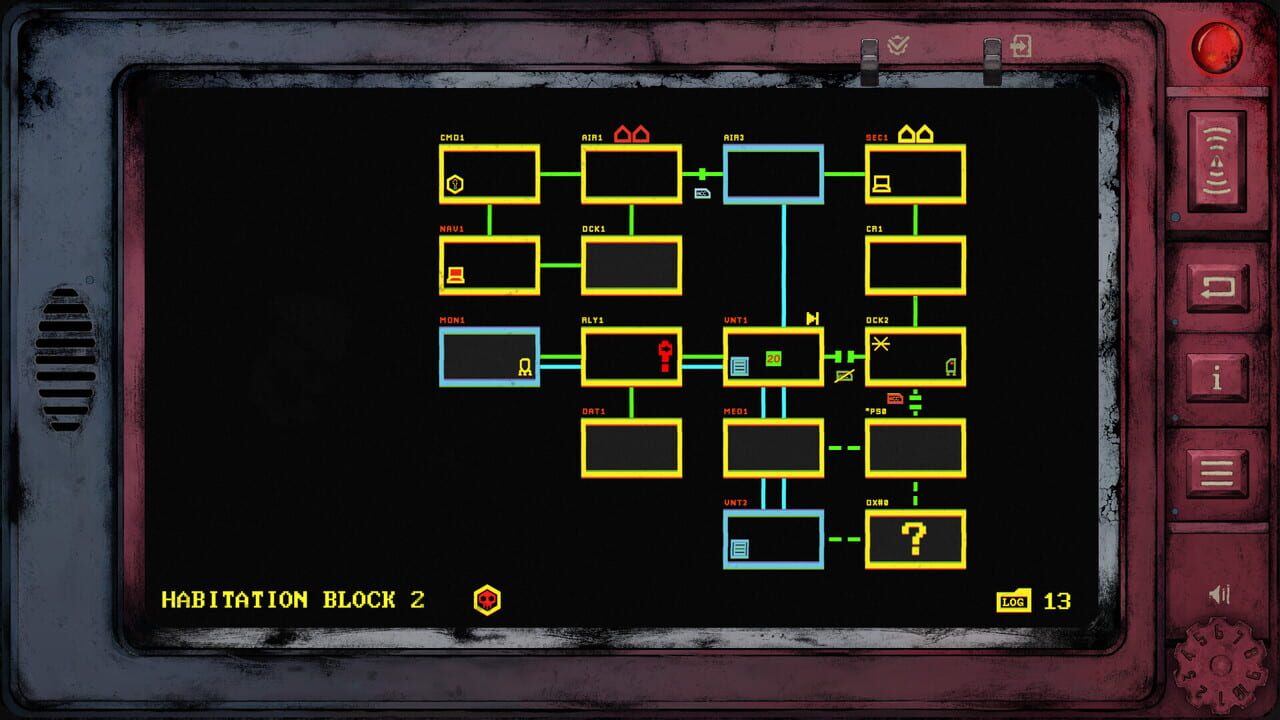Click the vent grate icon inside VNT1
Screen dimensions: 1280x720
coord(739,366)
